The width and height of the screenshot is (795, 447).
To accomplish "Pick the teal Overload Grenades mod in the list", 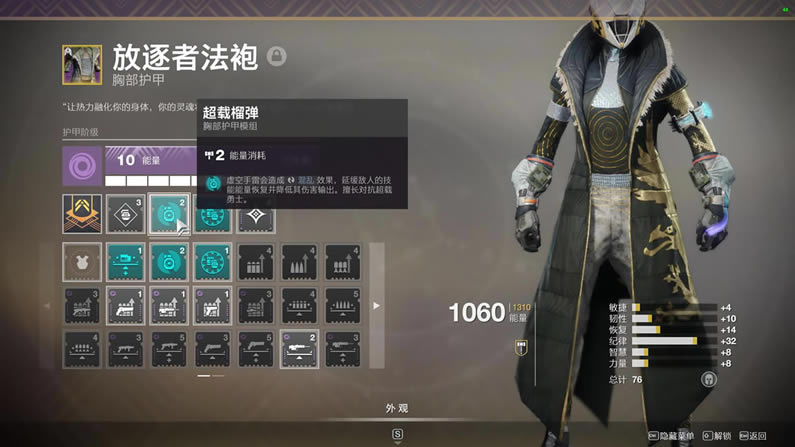I will click(169, 262).
